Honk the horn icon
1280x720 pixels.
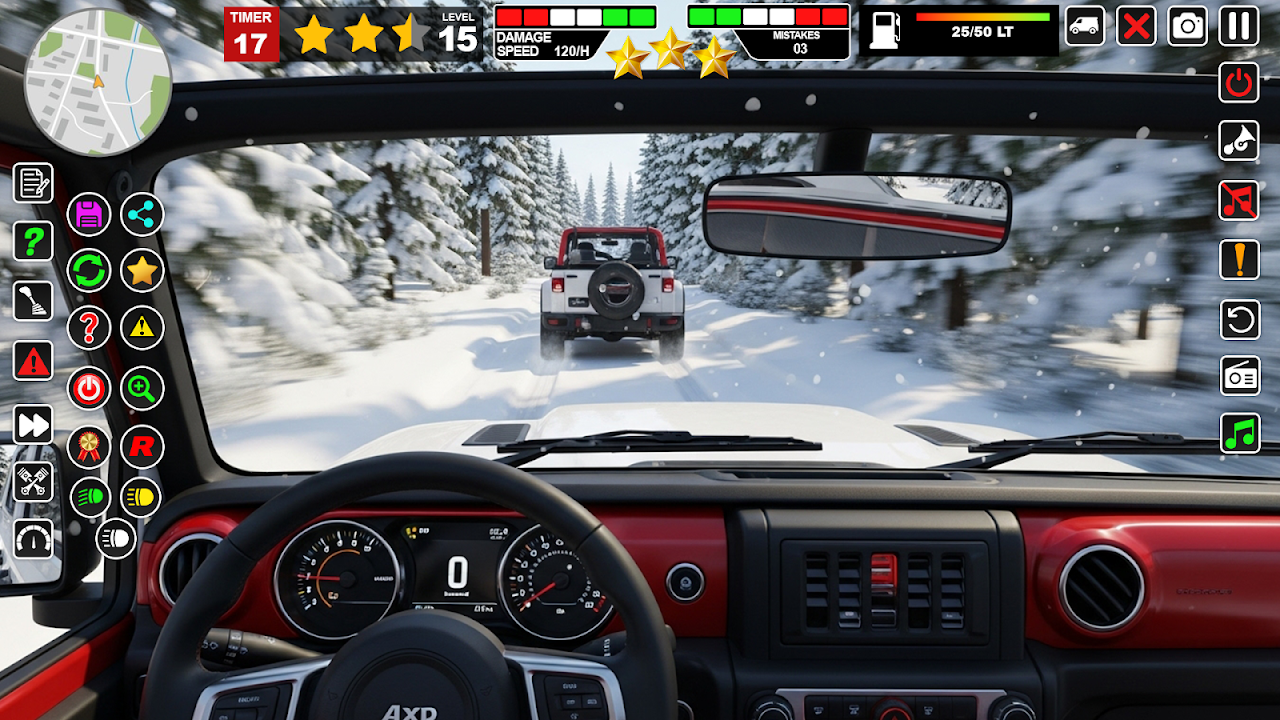pyautogui.click(x=1239, y=141)
